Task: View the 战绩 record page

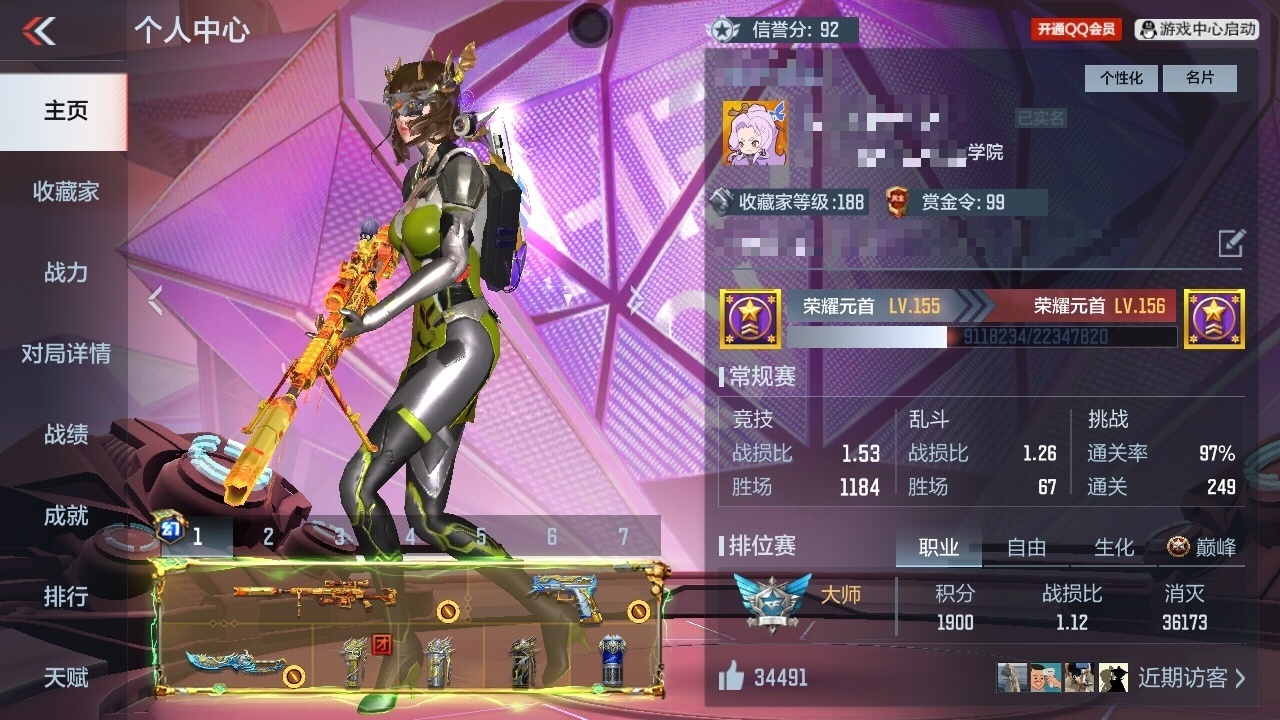Action: (65, 435)
